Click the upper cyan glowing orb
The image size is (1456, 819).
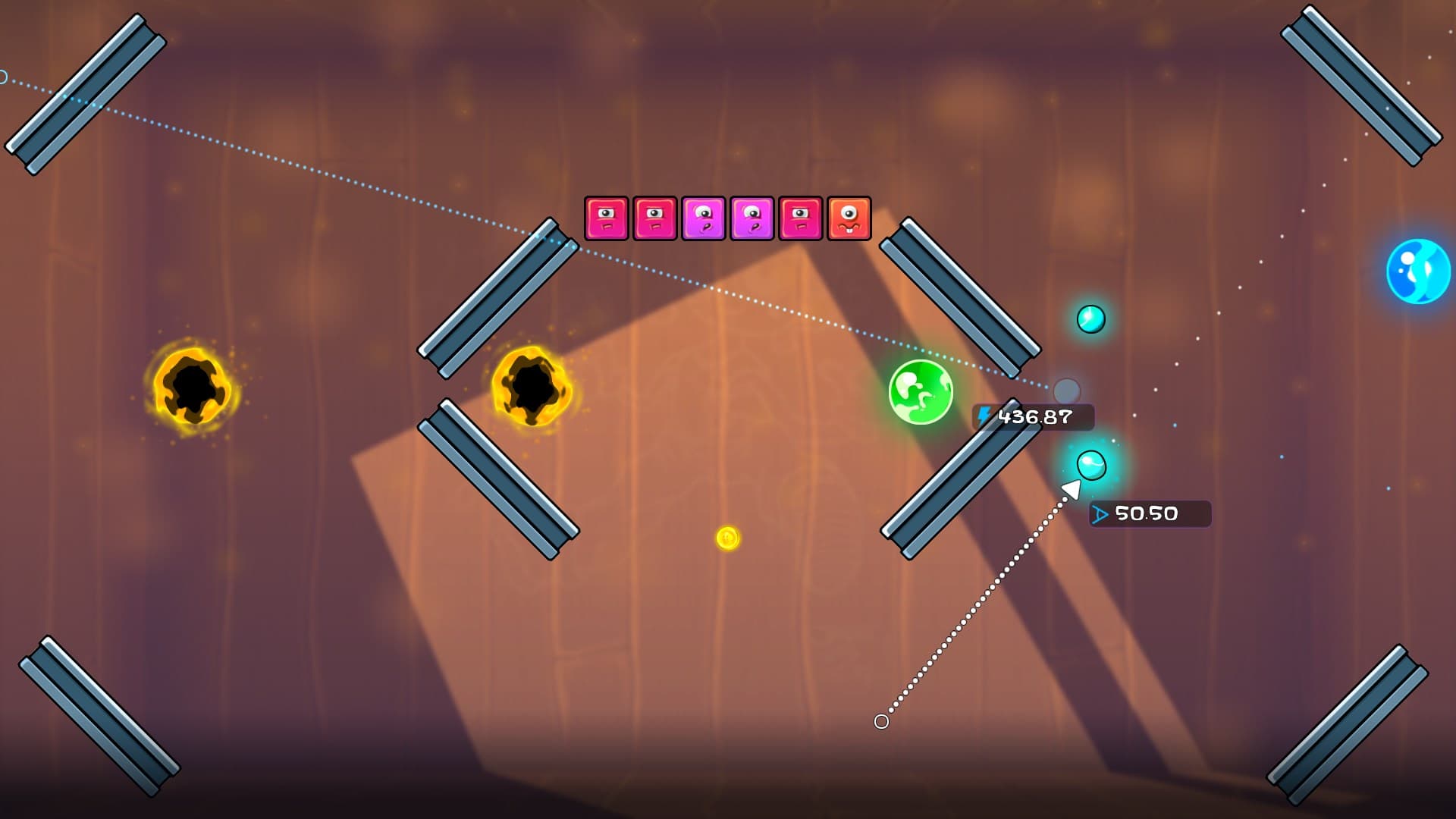pyautogui.click(x=1090, y=320)
